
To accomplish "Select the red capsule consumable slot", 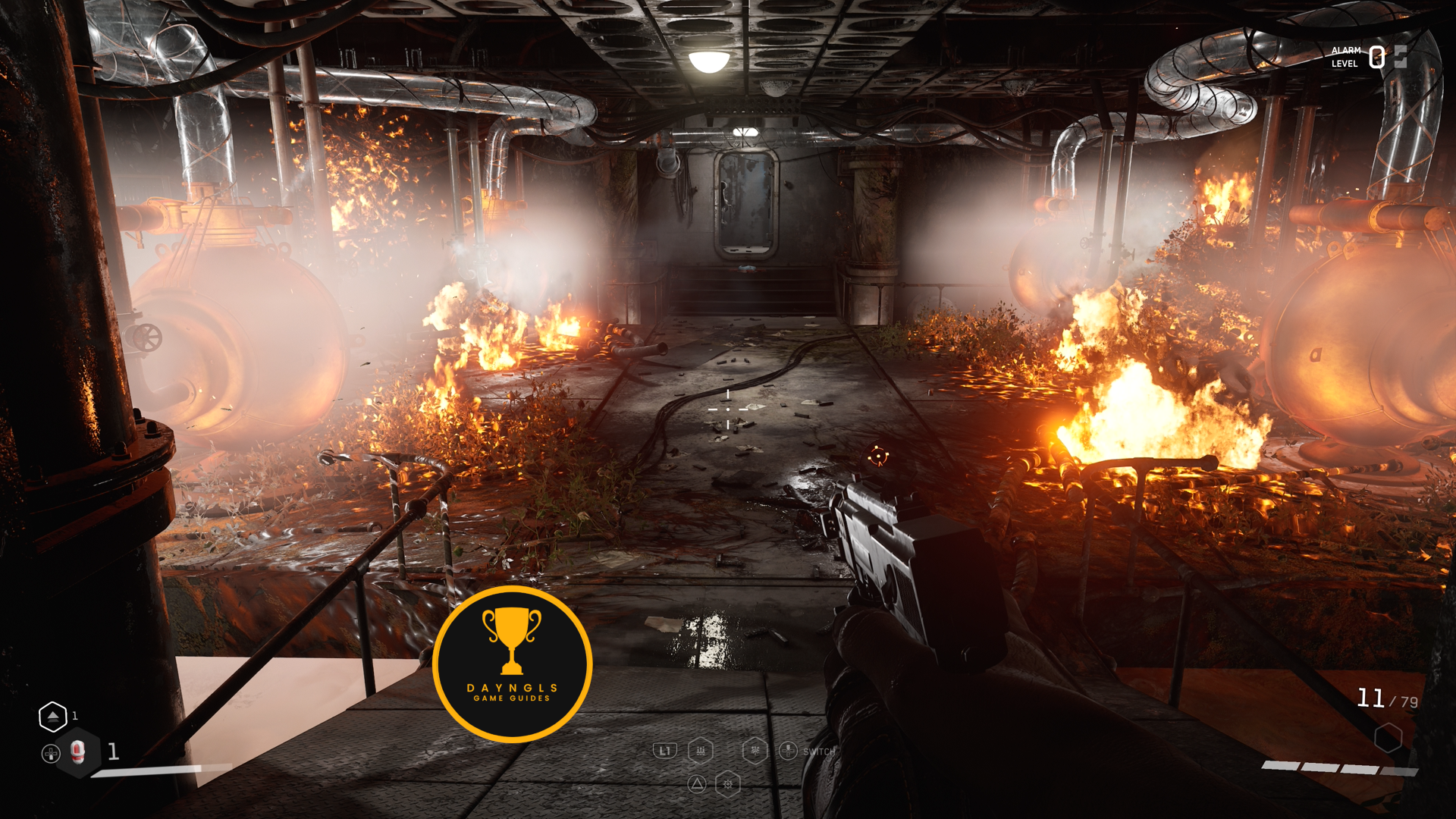I will (77, 752).
